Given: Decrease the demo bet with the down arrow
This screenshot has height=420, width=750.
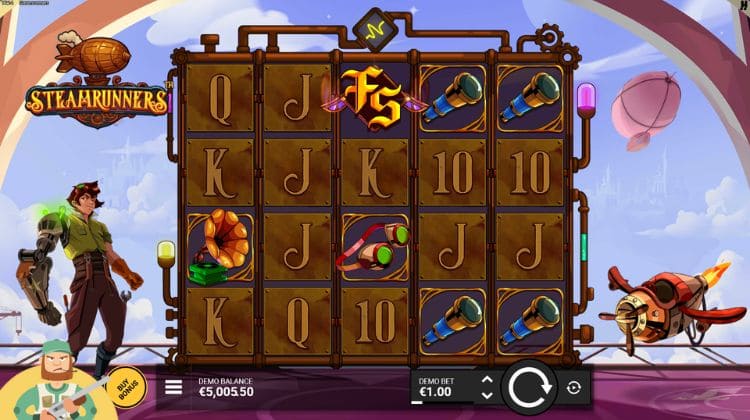Looking at the screenshot, I should pyautogui.click(x=487, y=395).
